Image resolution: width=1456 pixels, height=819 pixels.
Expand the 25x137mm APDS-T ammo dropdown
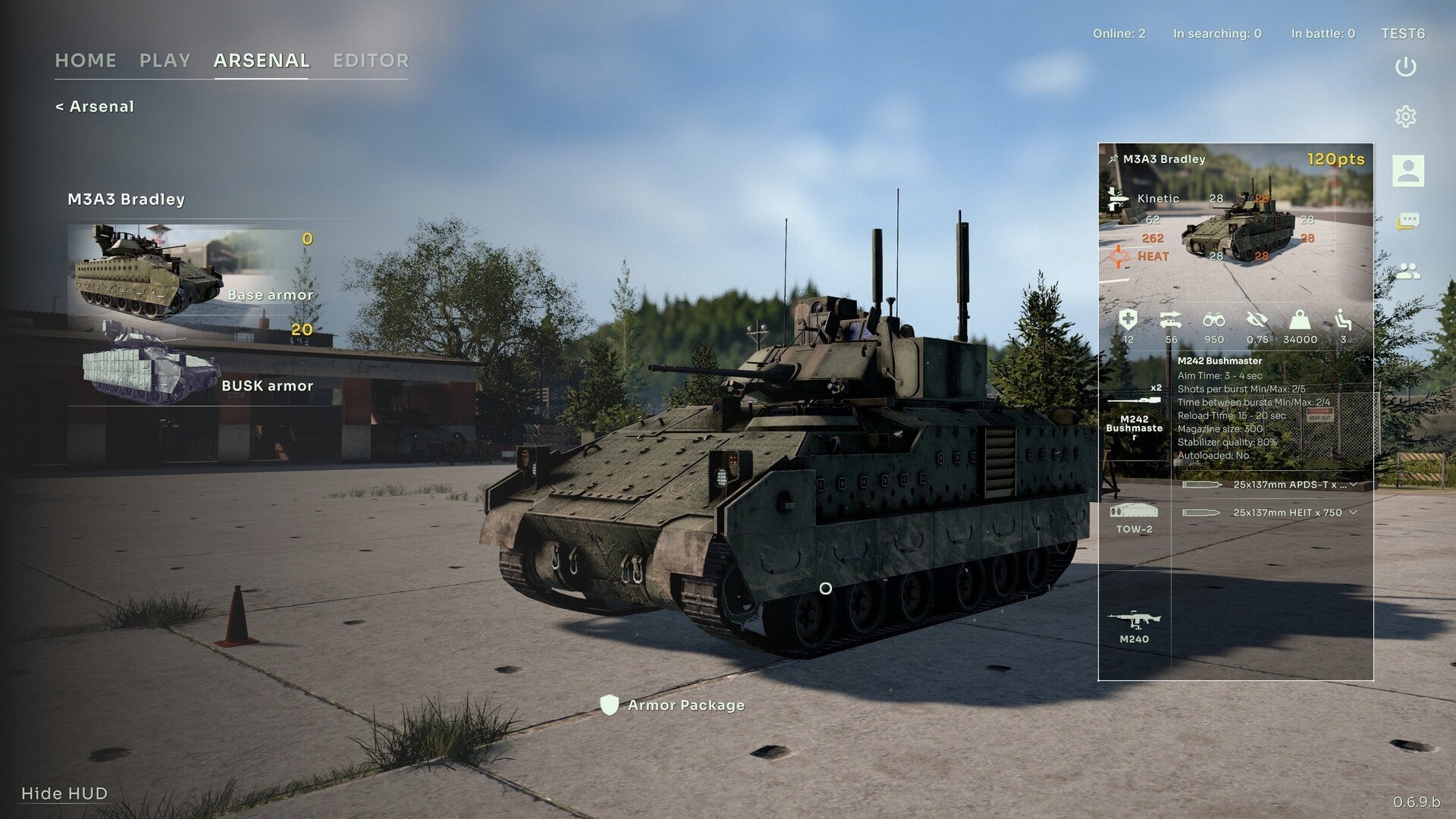pyautogui.click(x=1353, y=485)
